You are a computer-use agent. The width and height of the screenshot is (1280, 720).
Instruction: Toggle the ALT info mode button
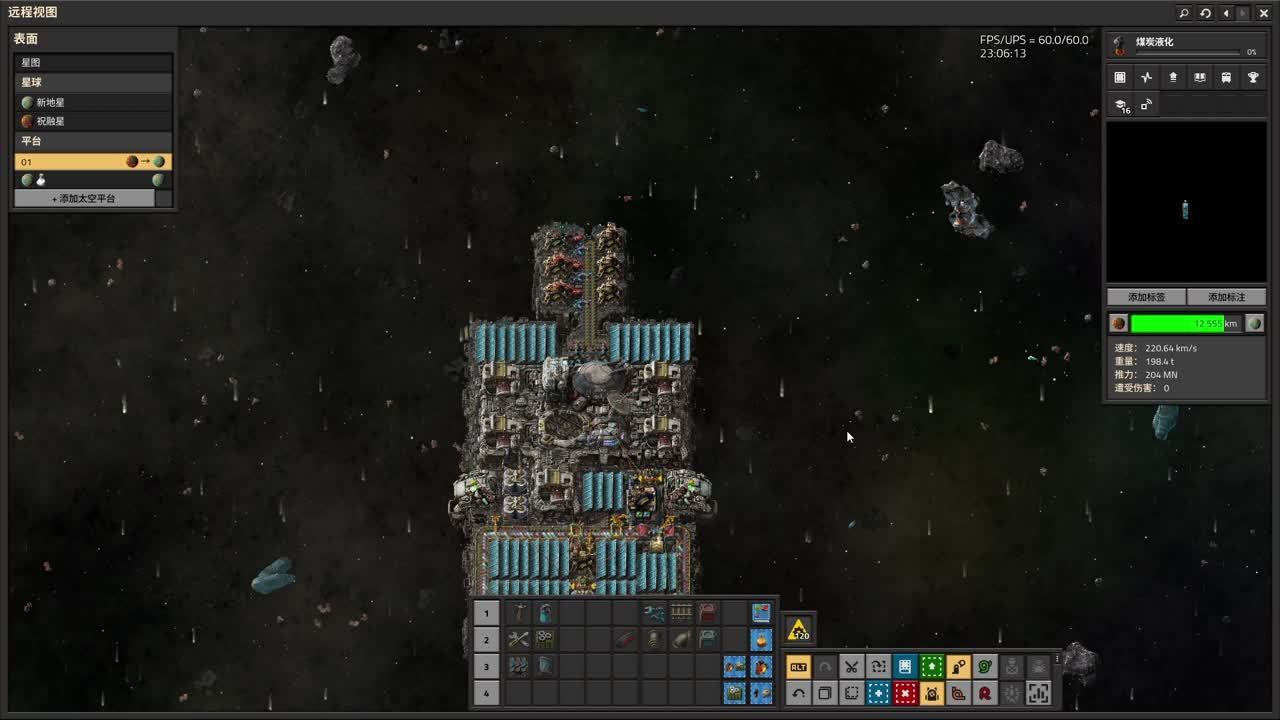[798, 667]
